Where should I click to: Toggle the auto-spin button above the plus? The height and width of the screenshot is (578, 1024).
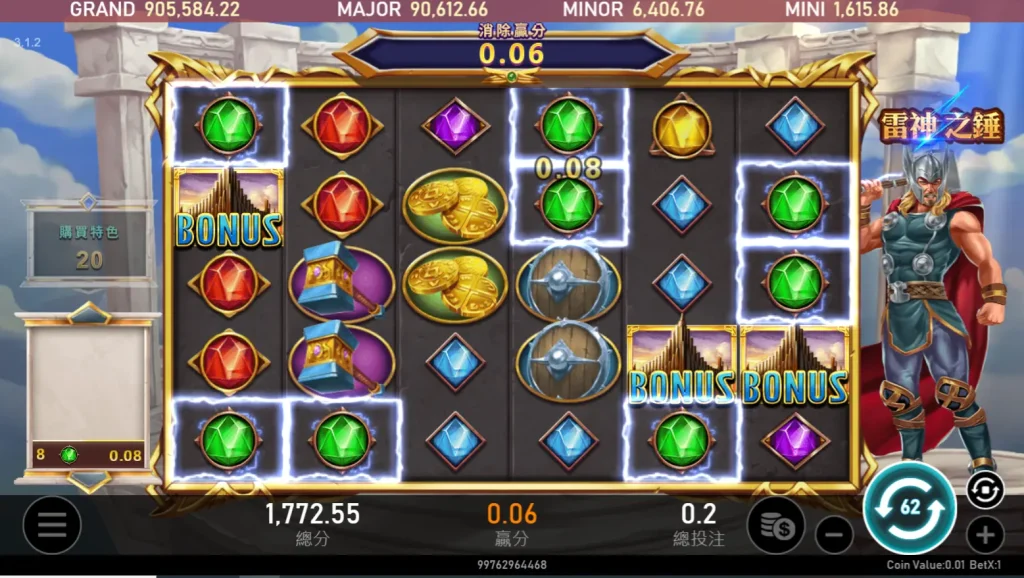(984, 488)
